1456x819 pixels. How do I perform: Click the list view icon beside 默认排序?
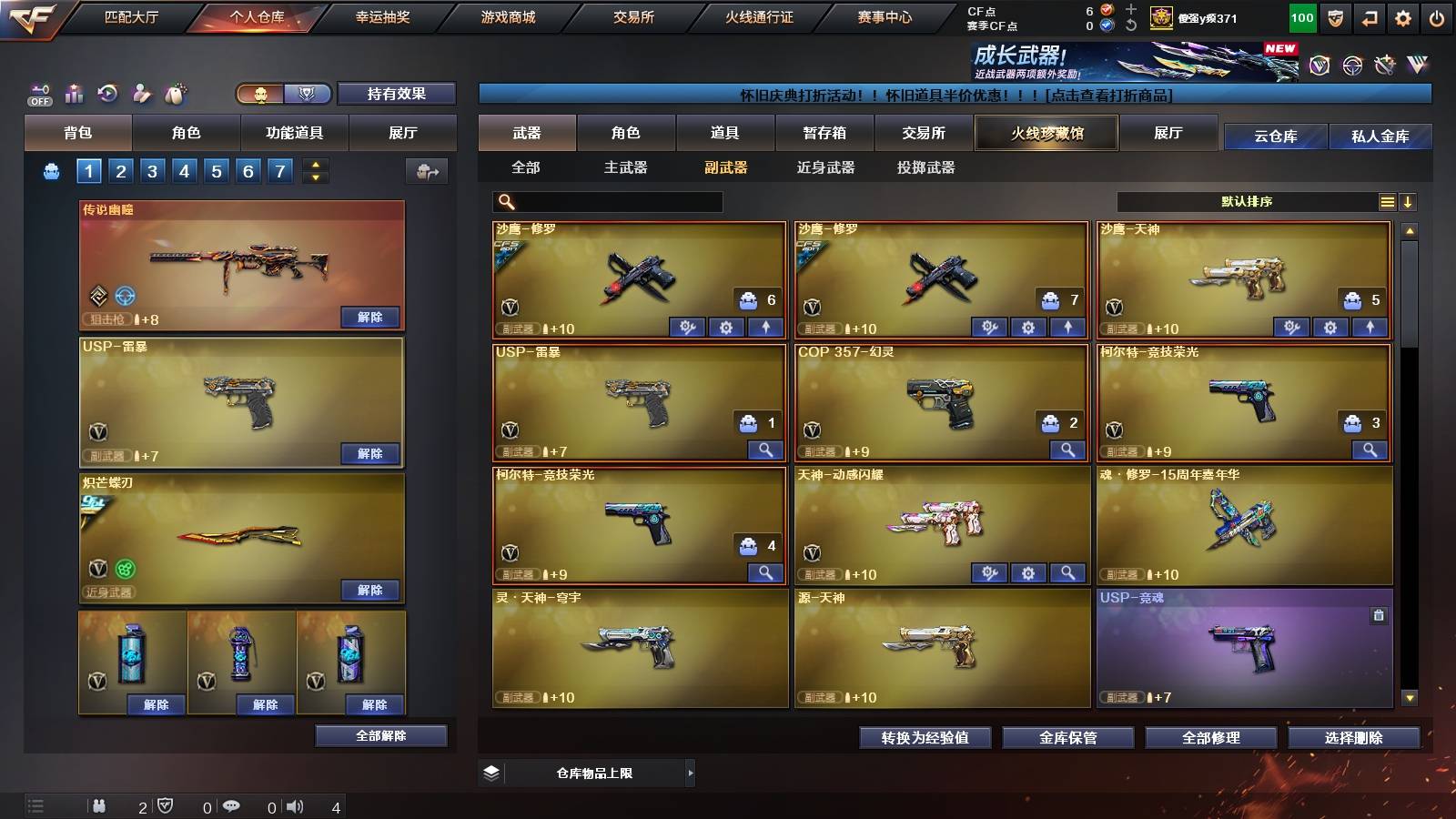(1387, 202)
